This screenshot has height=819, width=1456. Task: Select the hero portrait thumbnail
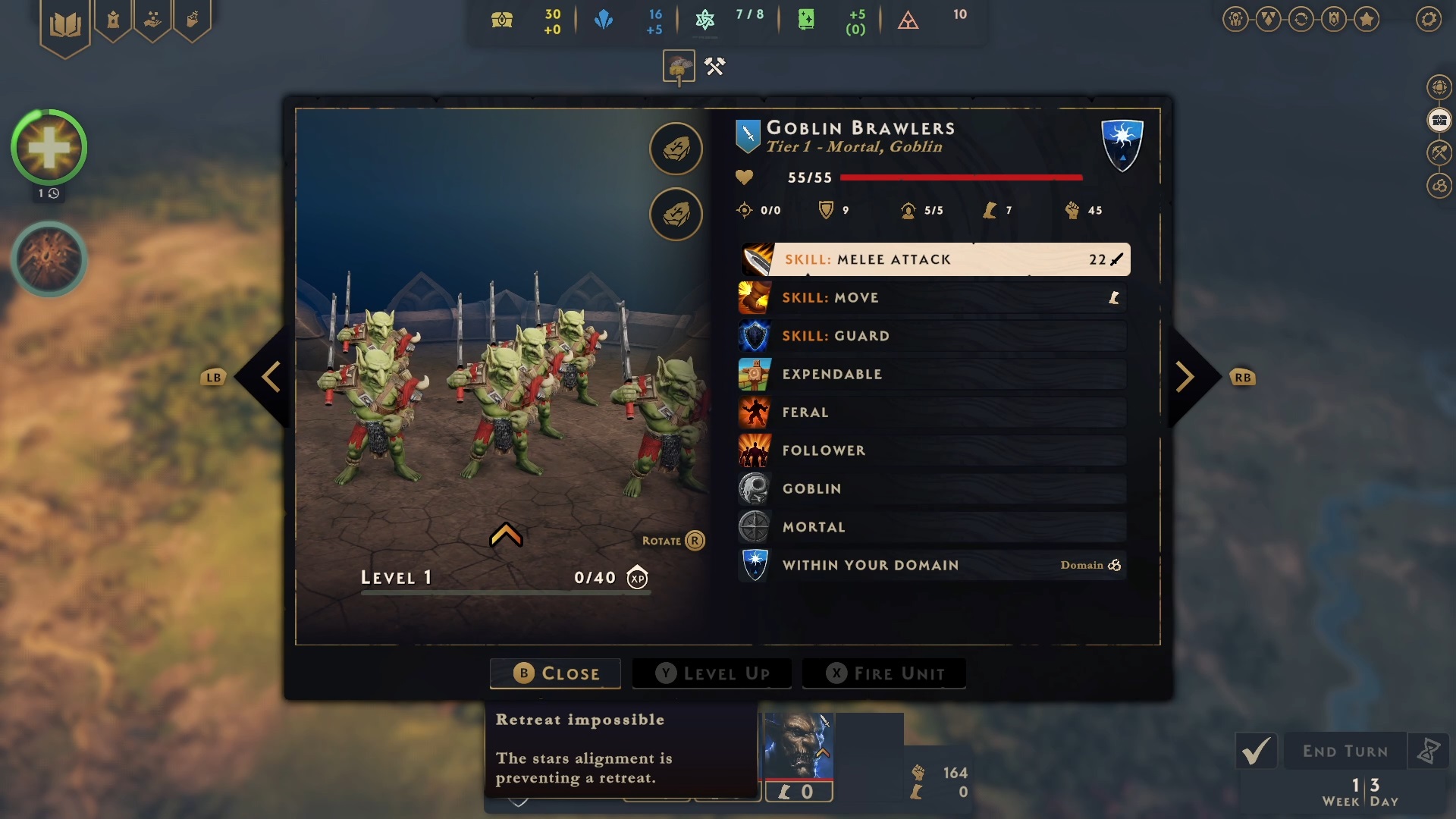[799, 746]
